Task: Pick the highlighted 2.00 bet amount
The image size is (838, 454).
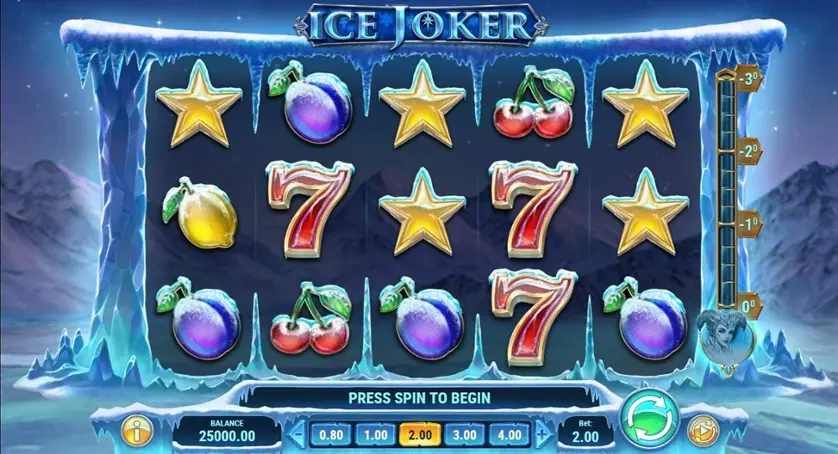Action: [x=418, y=435]
